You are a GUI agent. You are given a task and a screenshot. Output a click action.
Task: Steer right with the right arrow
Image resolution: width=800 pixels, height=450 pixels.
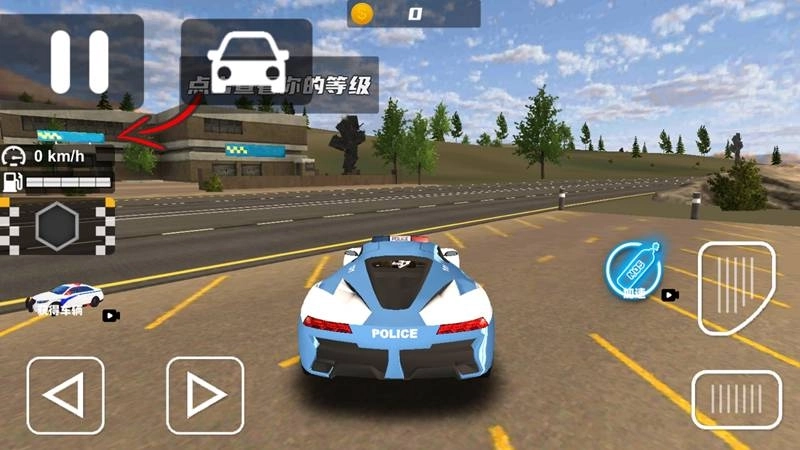pyautogui.click(x=205, y=395)
